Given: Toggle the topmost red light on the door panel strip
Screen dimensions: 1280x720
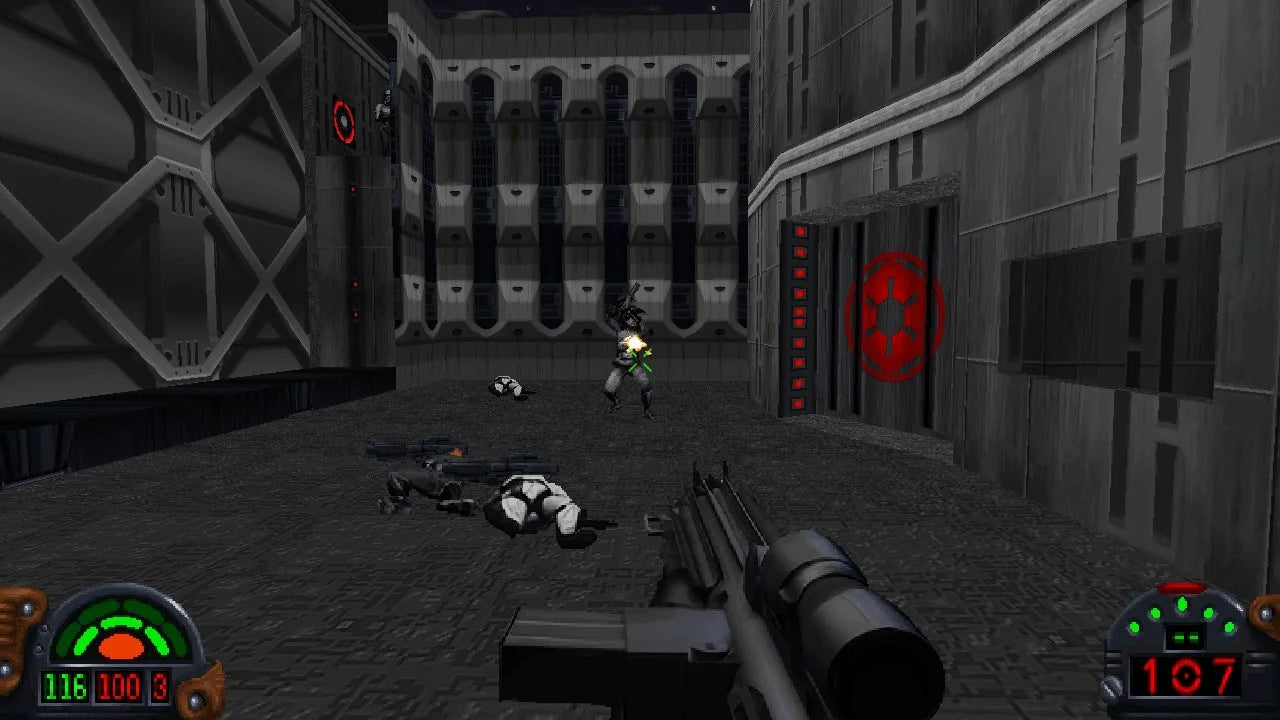Looking at the screenshot, I should tap(801, 232).
